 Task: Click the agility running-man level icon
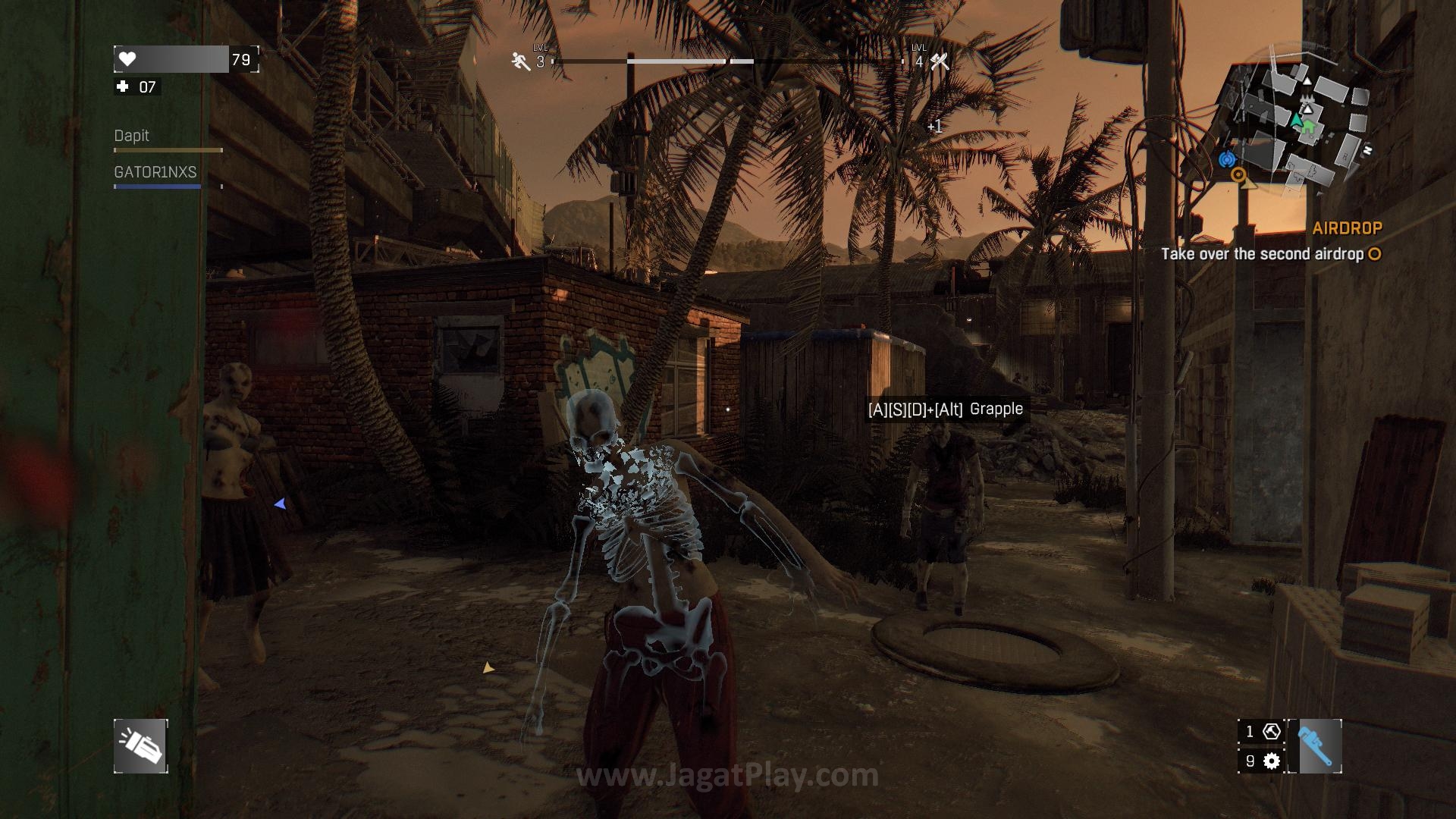[521, 61]
